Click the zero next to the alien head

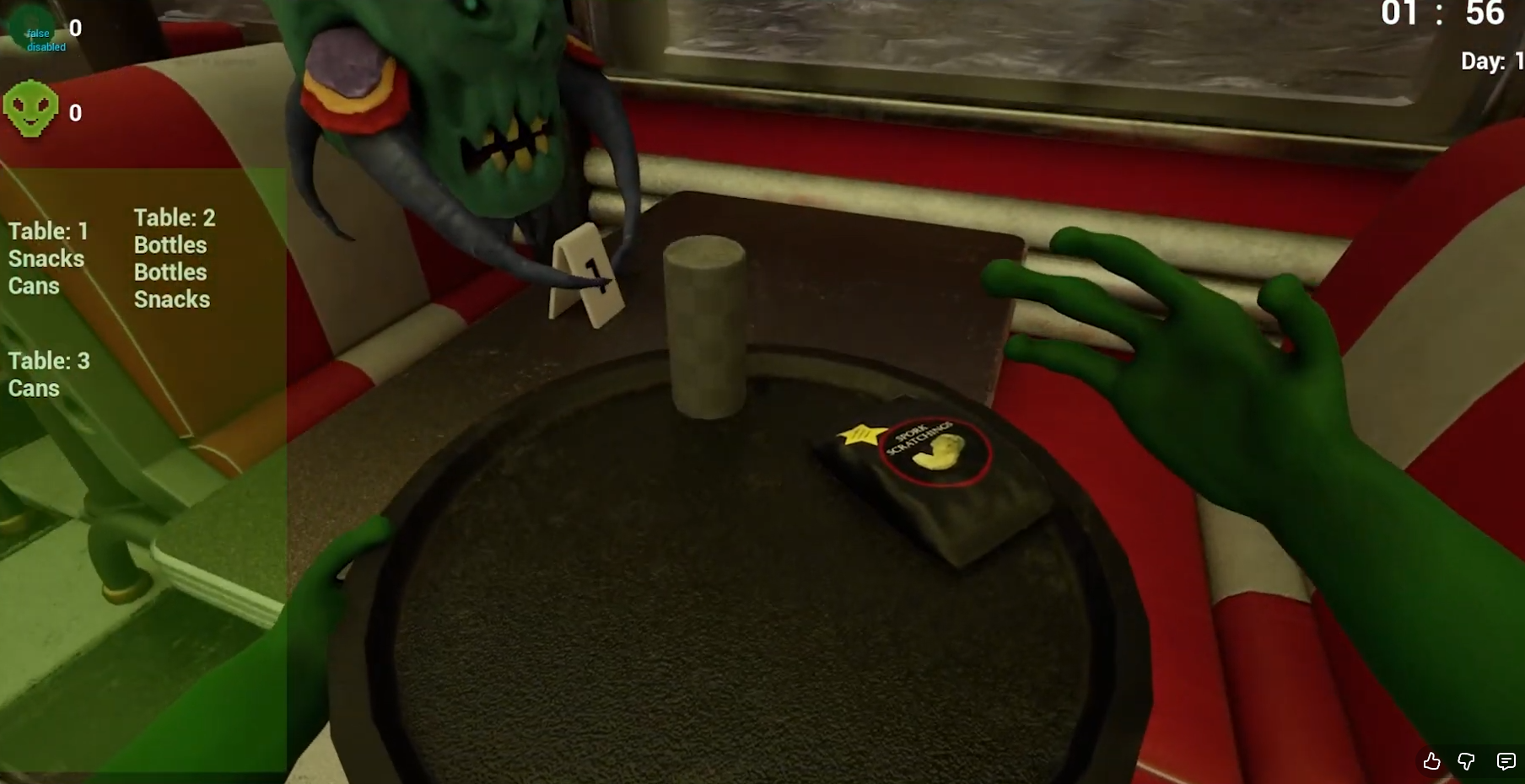tap(75, 112)
